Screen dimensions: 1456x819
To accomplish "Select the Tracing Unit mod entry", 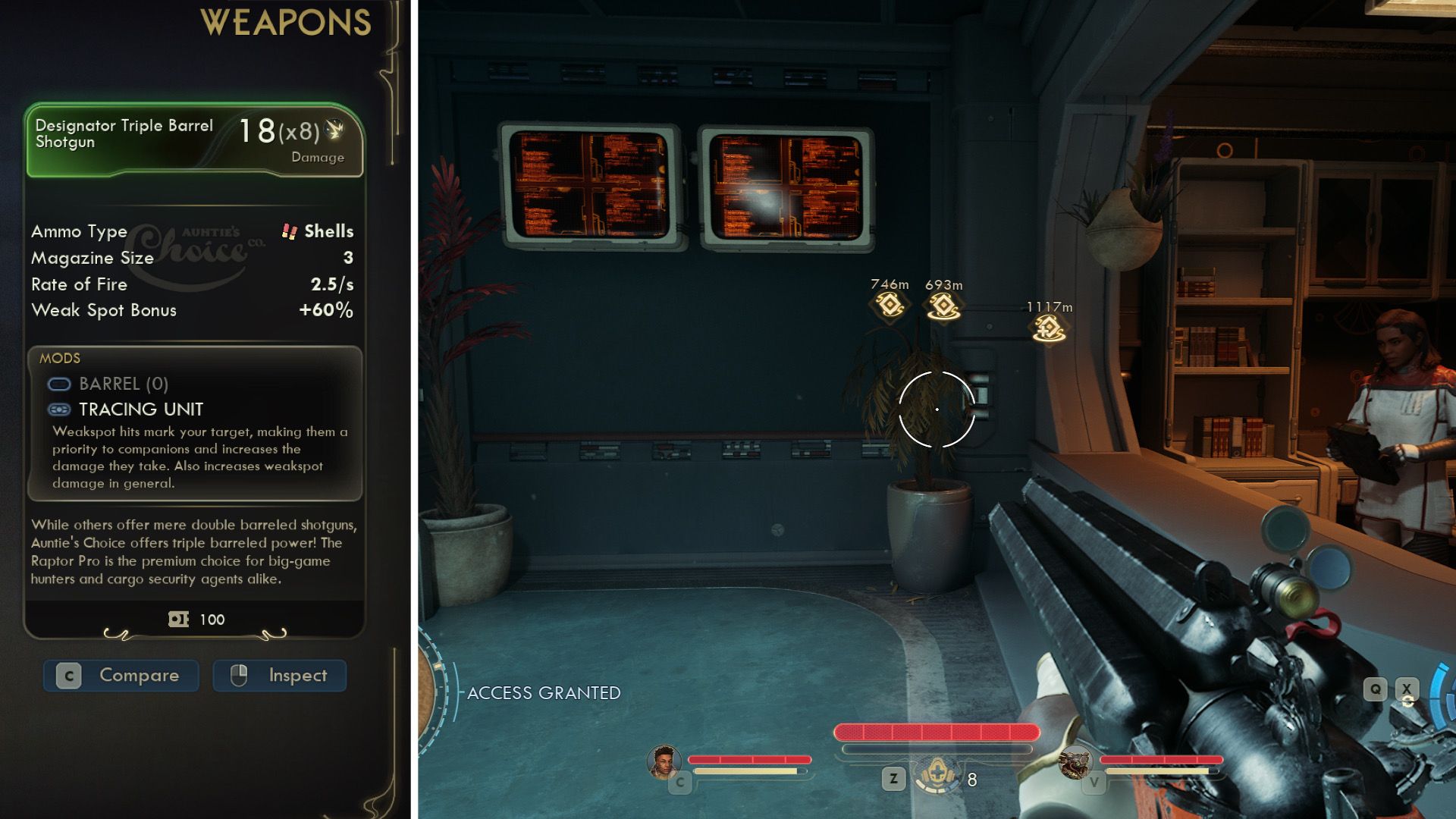I will click(x=141, y=409).
